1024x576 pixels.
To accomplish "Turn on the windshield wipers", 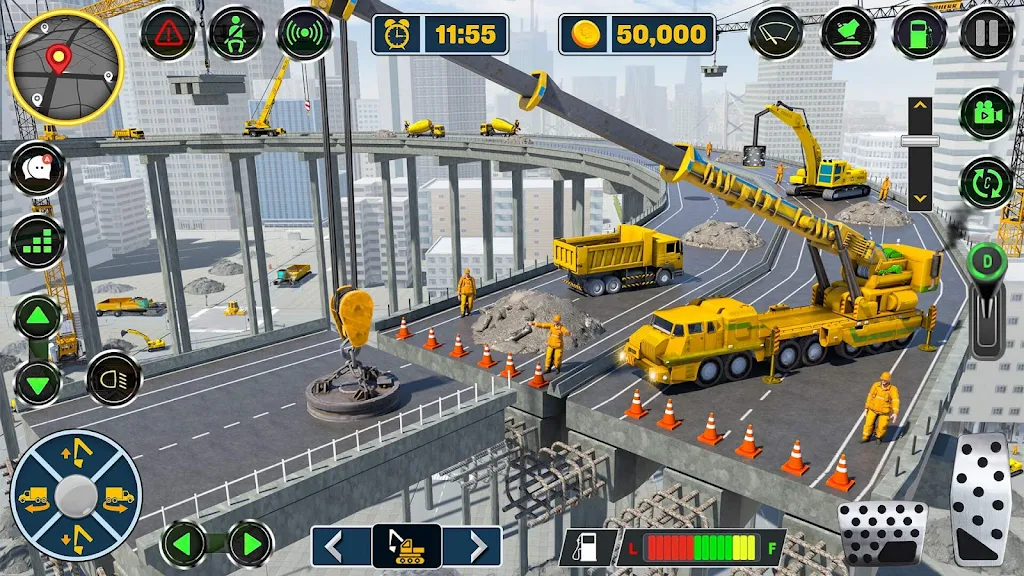I will click(x=776, y=33).
